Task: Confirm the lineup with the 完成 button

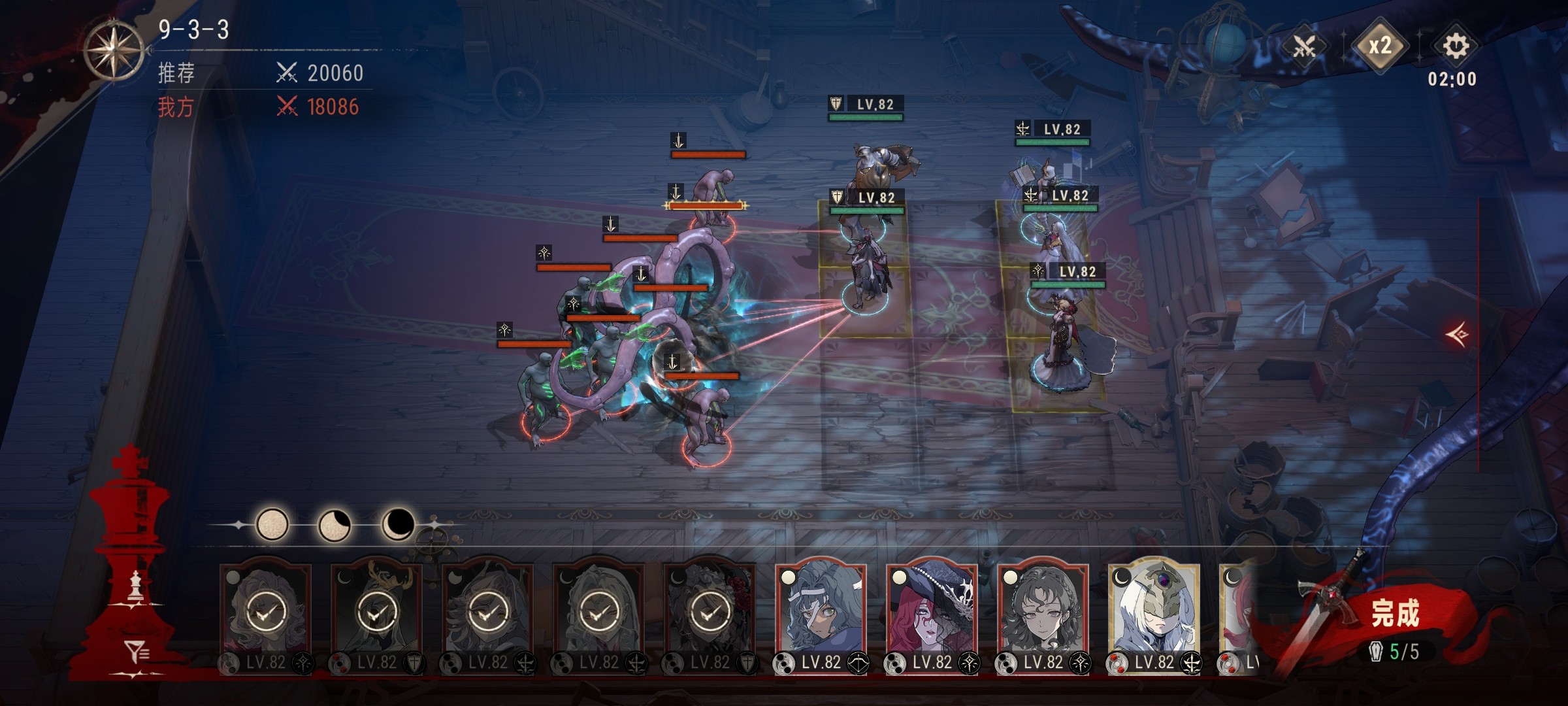Action: click(1394, 614)
